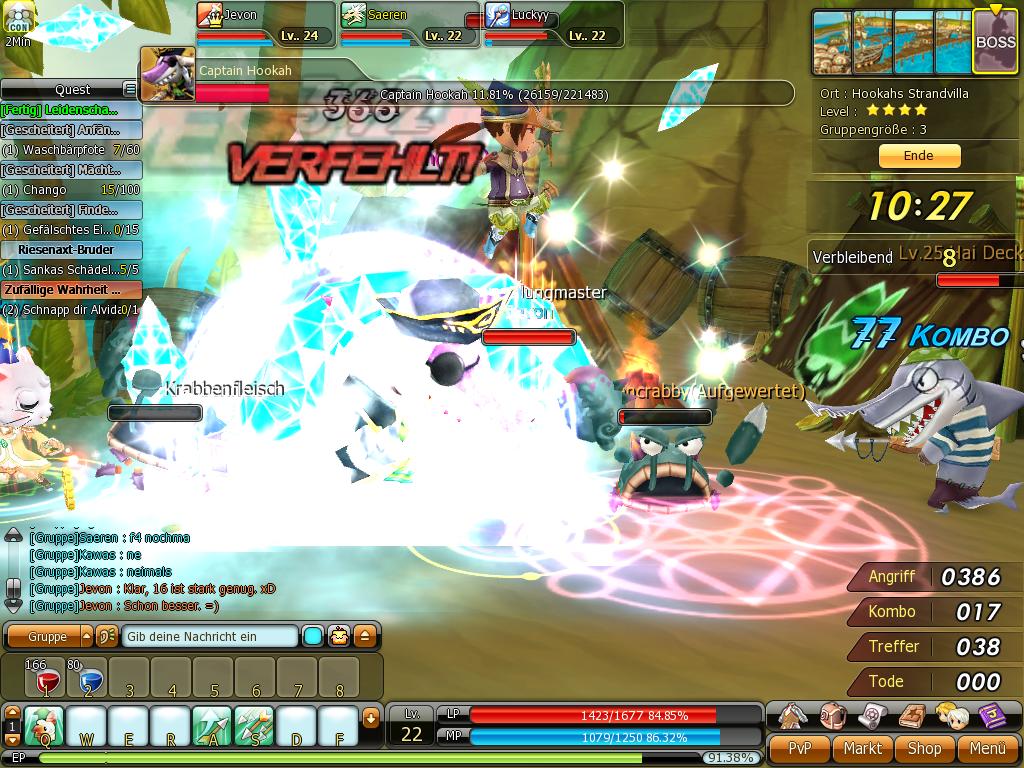This screenshot has height=768, width=1024.
Task: Open the scroll with star emblem icon
Action: (872, 716)
